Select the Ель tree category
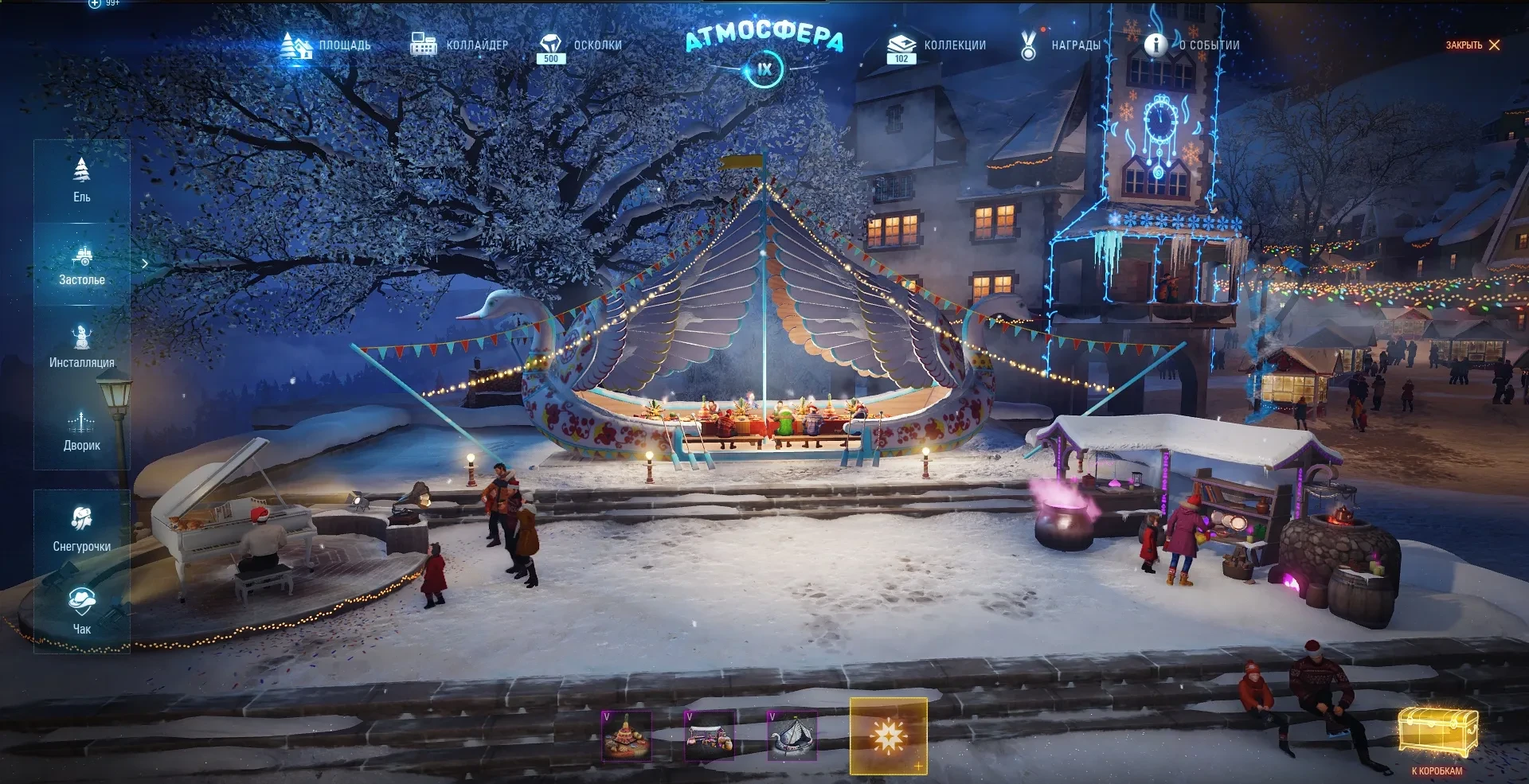Image resolution: width=1529 pixels, height=784 pixels. click(82, 181)
